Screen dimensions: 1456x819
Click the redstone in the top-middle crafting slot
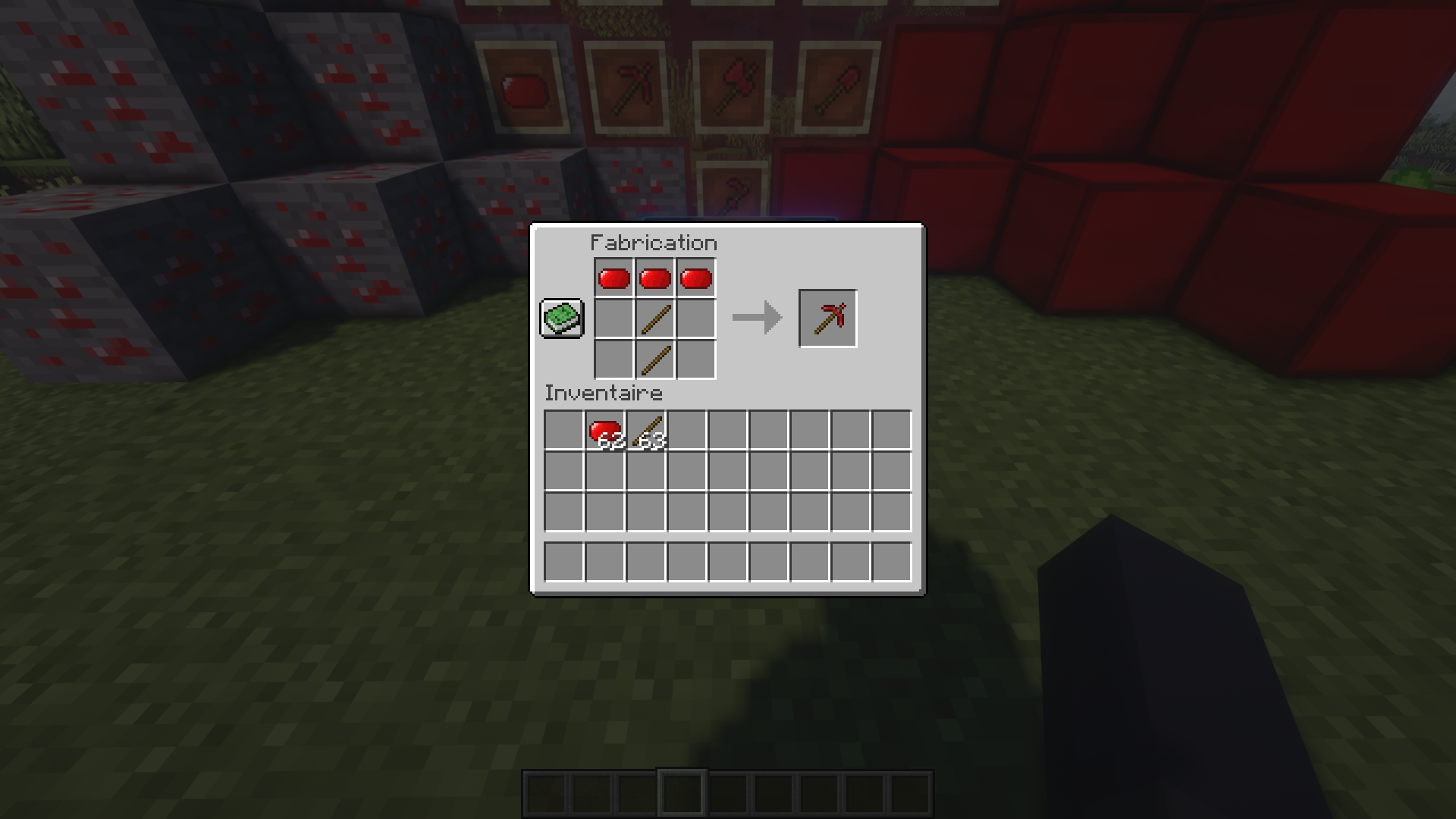click(x=654, y=278)
